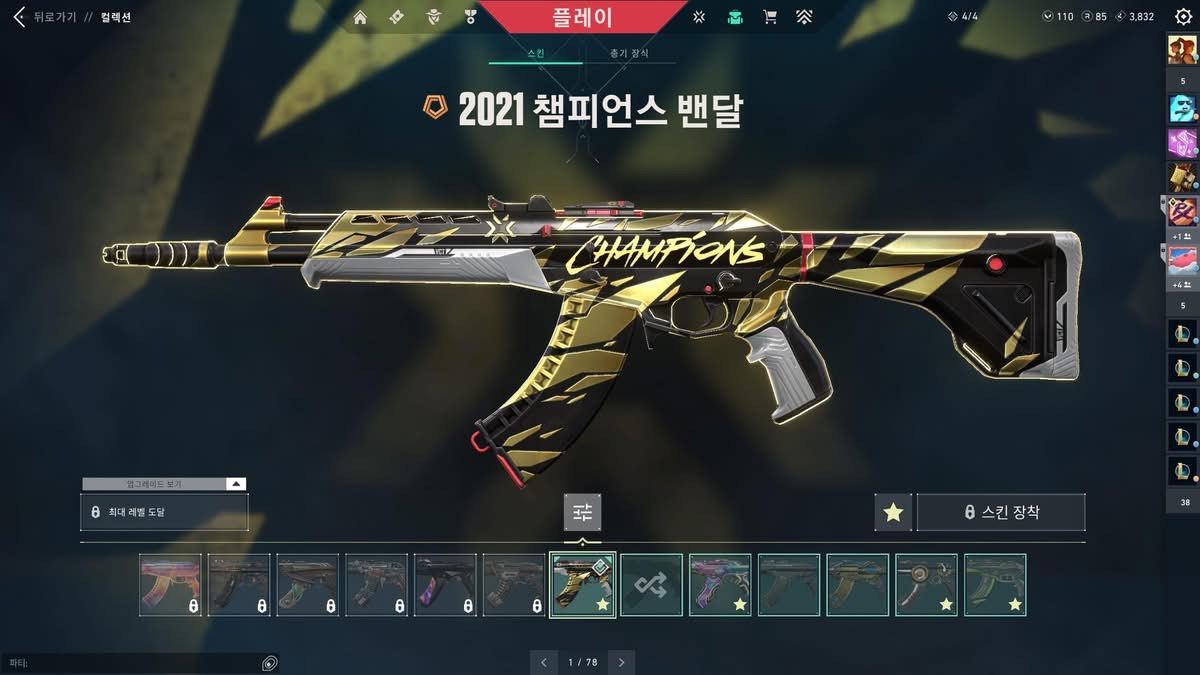Open the green collection backpack icon

pyautogui.click(x=735, y=17)
